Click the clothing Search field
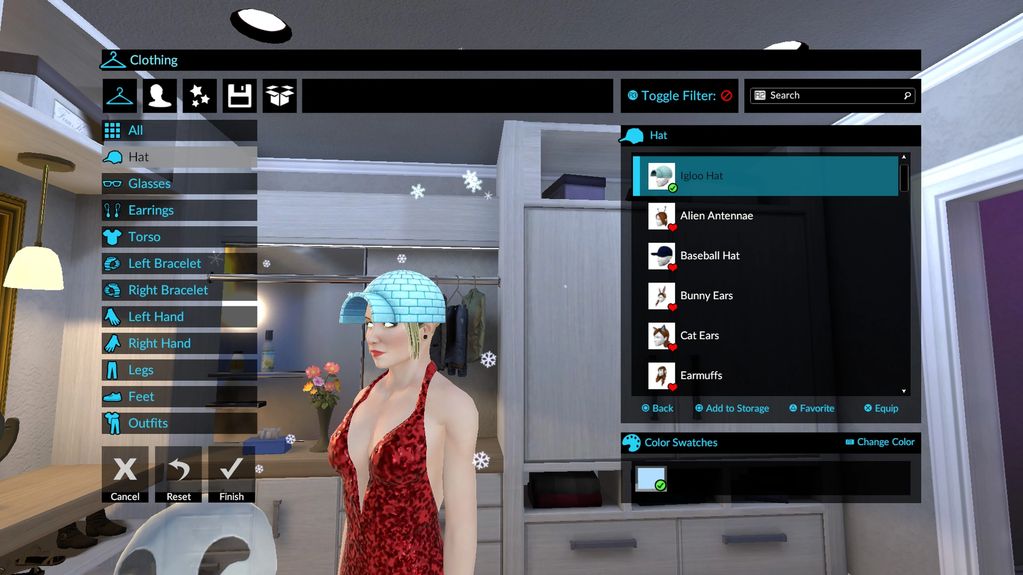Screen dimensions: 1023x575 pos(832,96)
